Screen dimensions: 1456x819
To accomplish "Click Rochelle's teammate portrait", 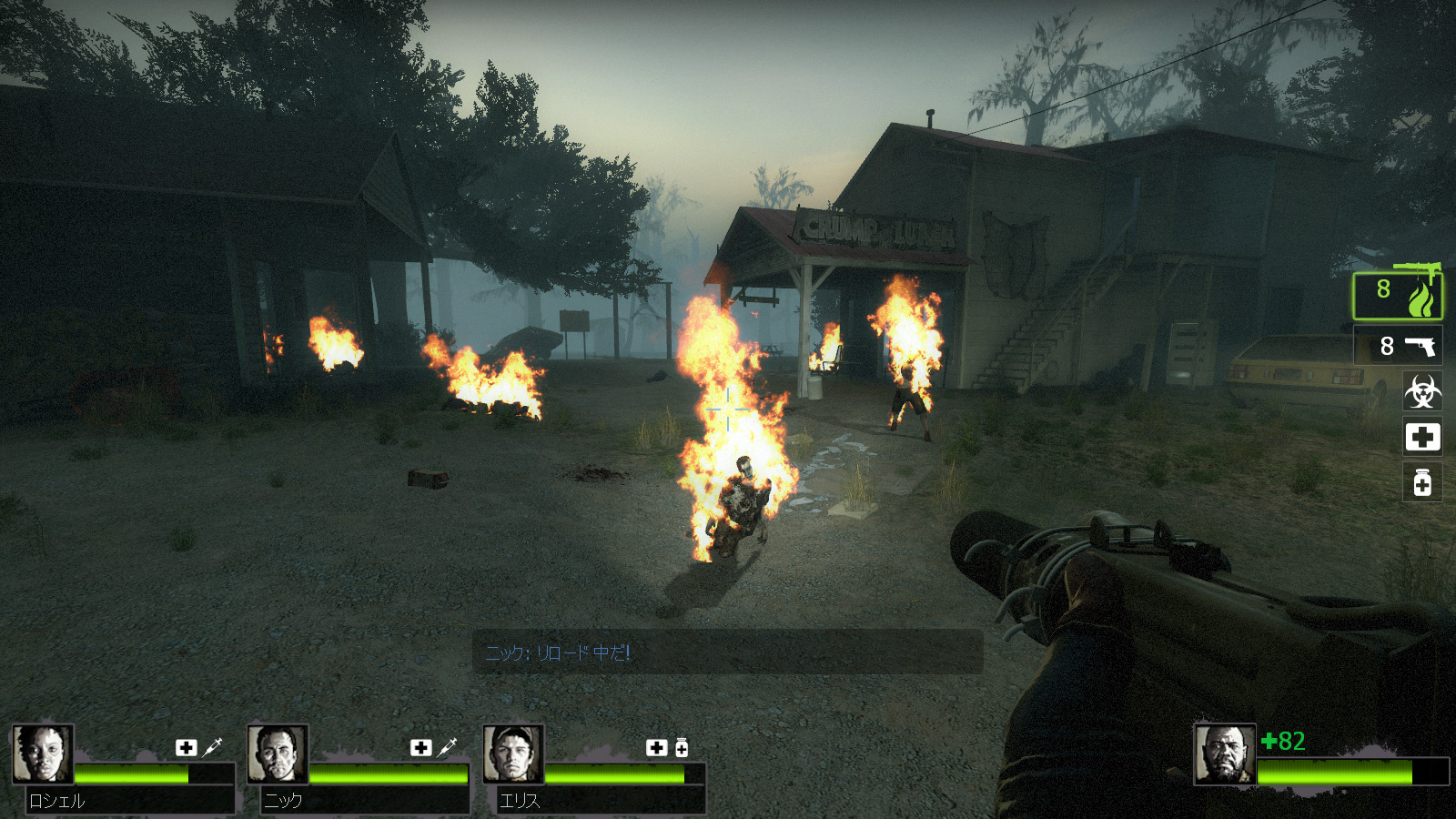I will click(42, 753).
